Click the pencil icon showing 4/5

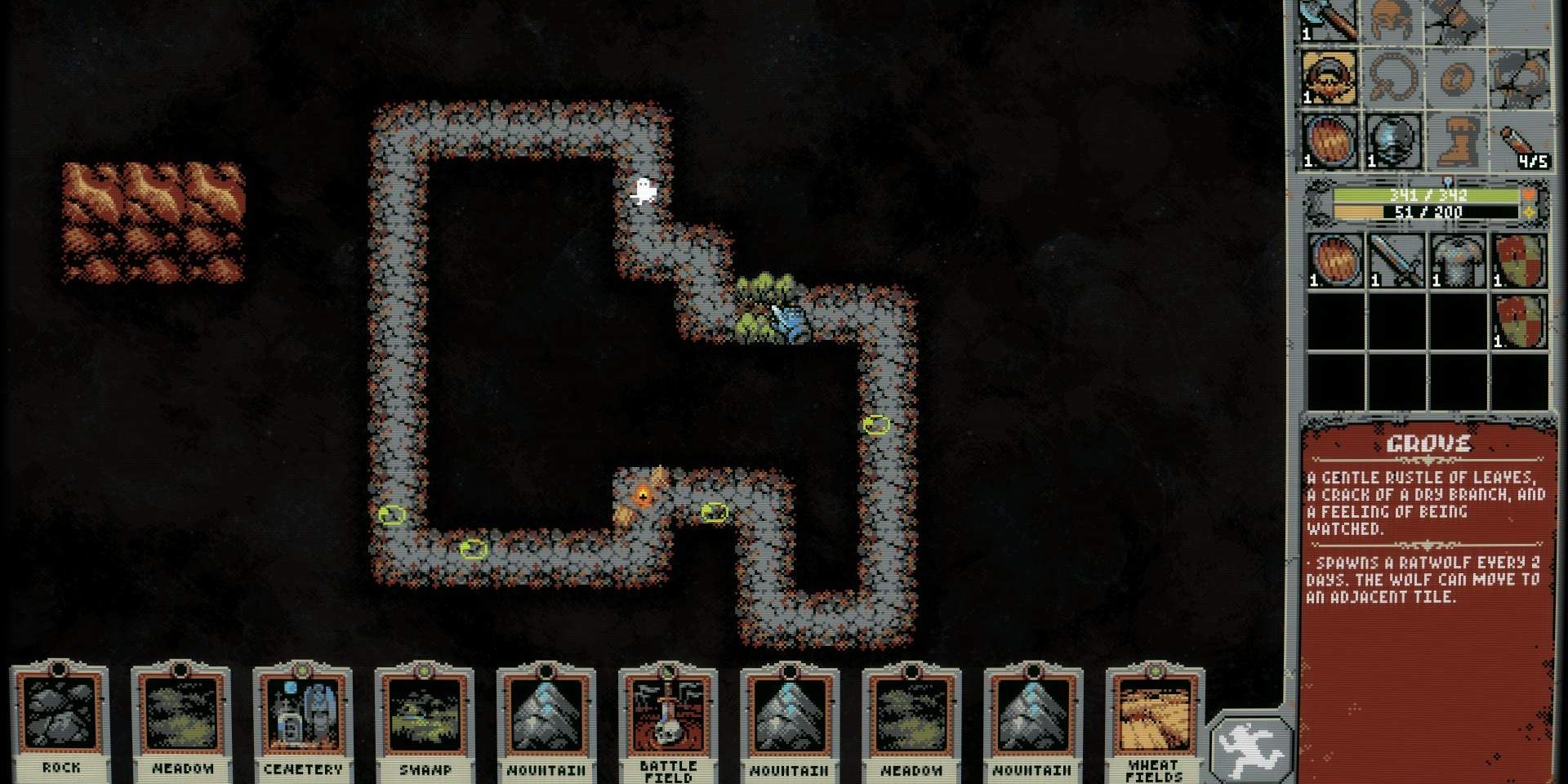(x=1517, y=144)
